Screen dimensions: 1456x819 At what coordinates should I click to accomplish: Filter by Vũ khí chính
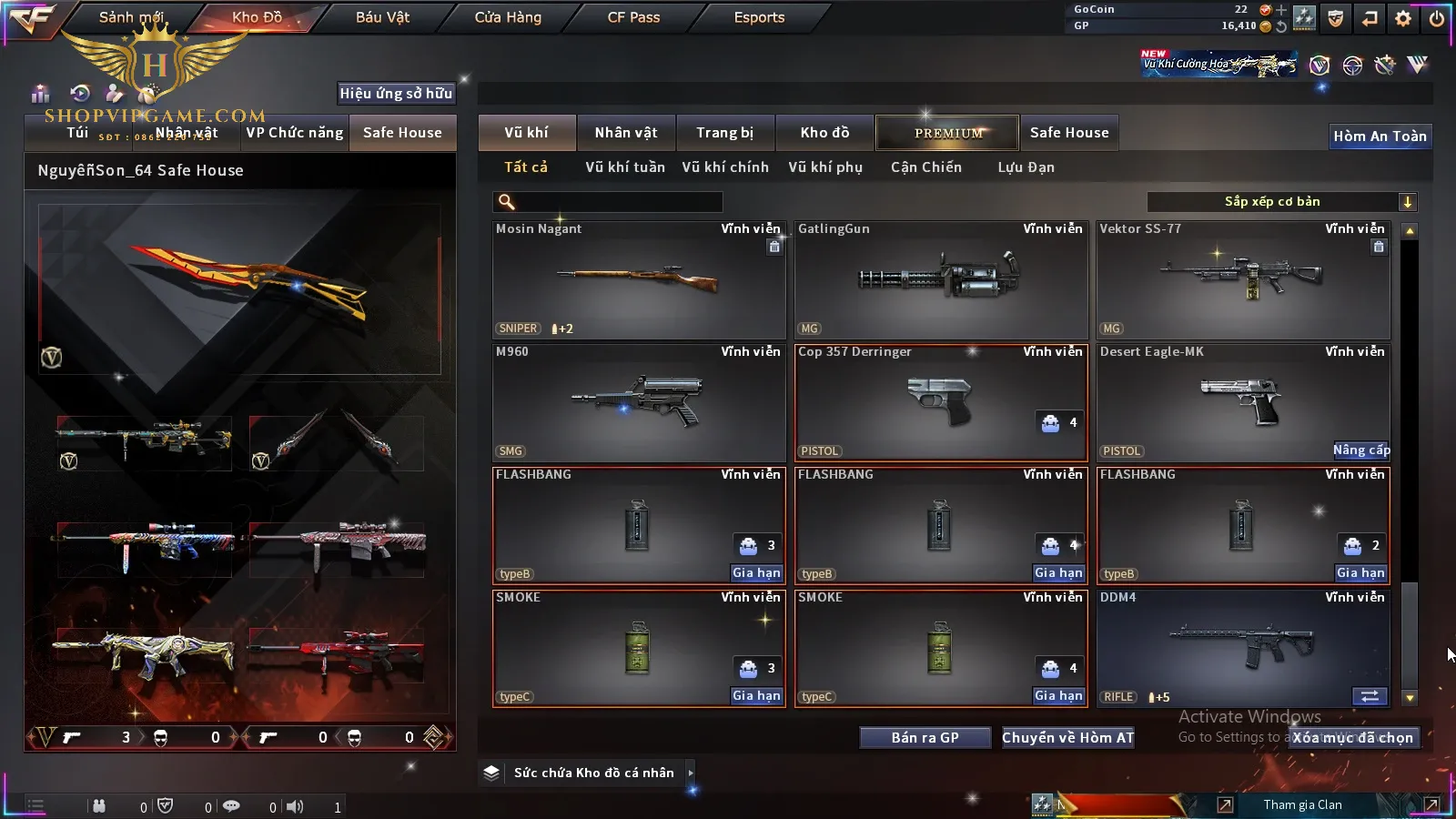725,167
